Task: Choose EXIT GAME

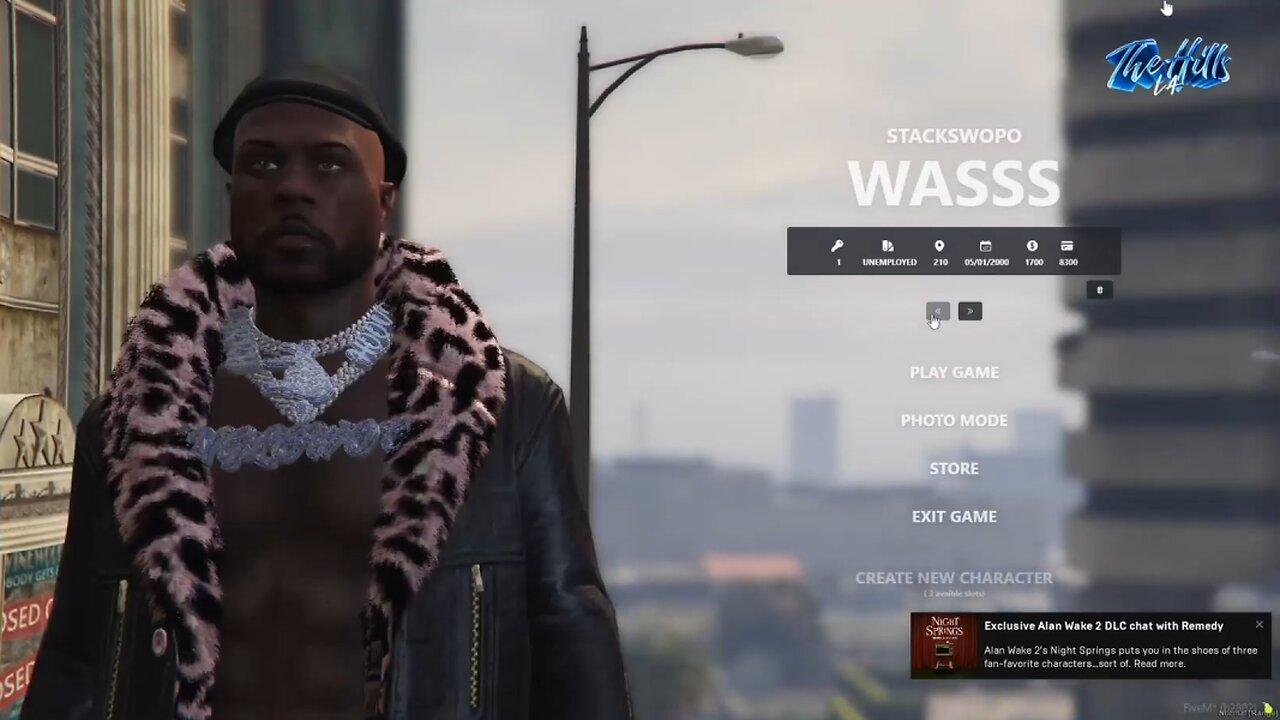Action: [954, 516]
